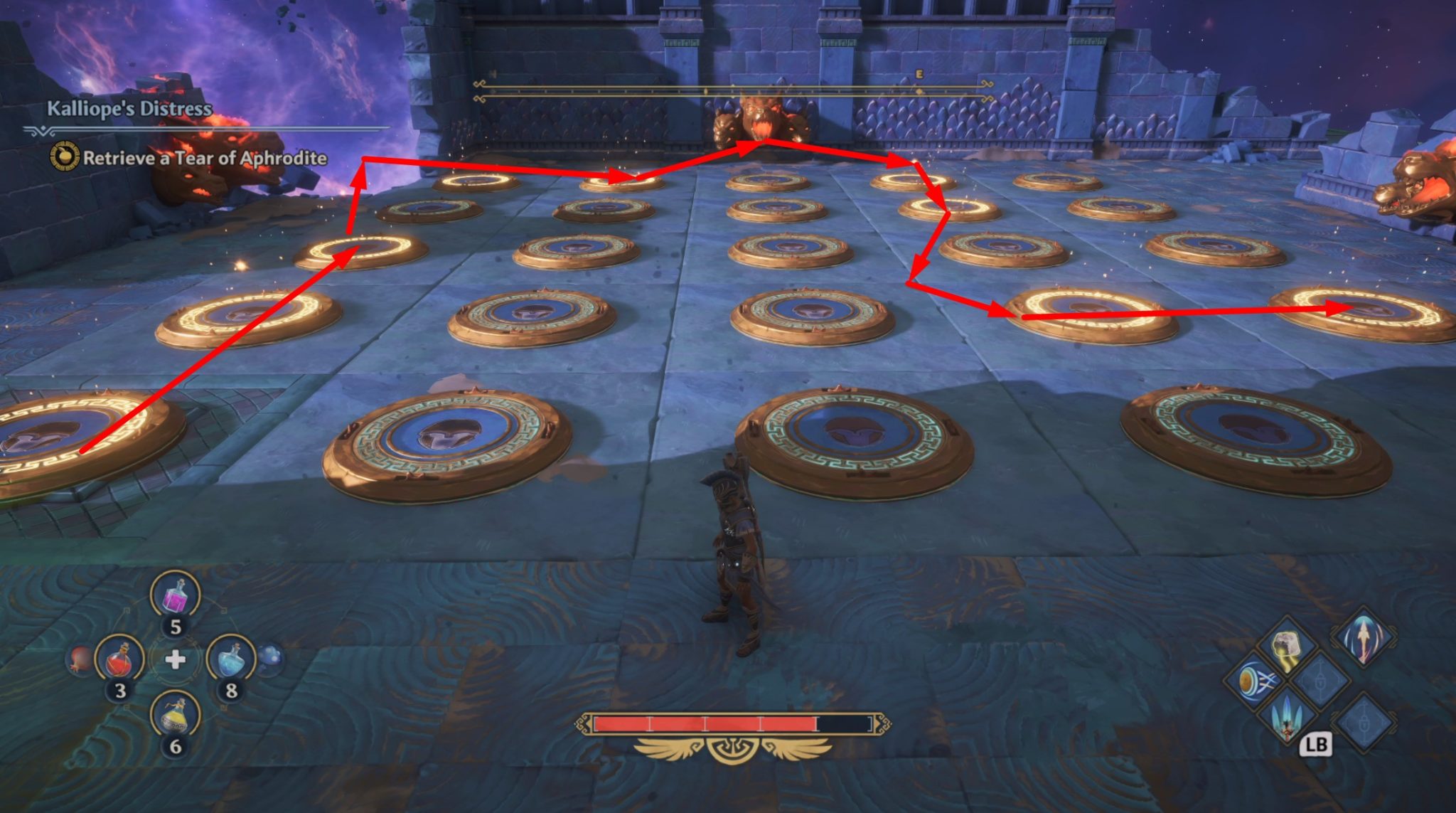The image size is (1456, 813).
Task: Click the blueberries icon right of the potion wheel
Action: (x=271, y=659)
